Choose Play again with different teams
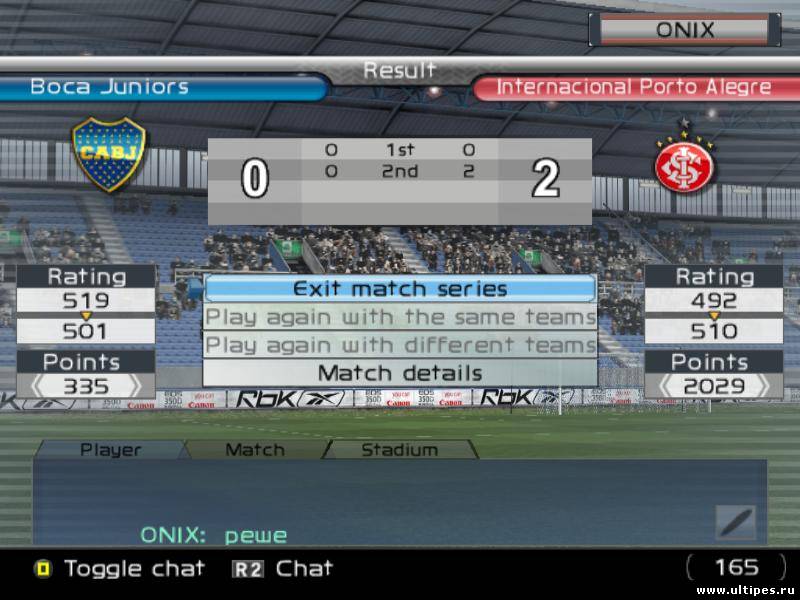Viewport: 800px width, 600px height. pos(400,345)
